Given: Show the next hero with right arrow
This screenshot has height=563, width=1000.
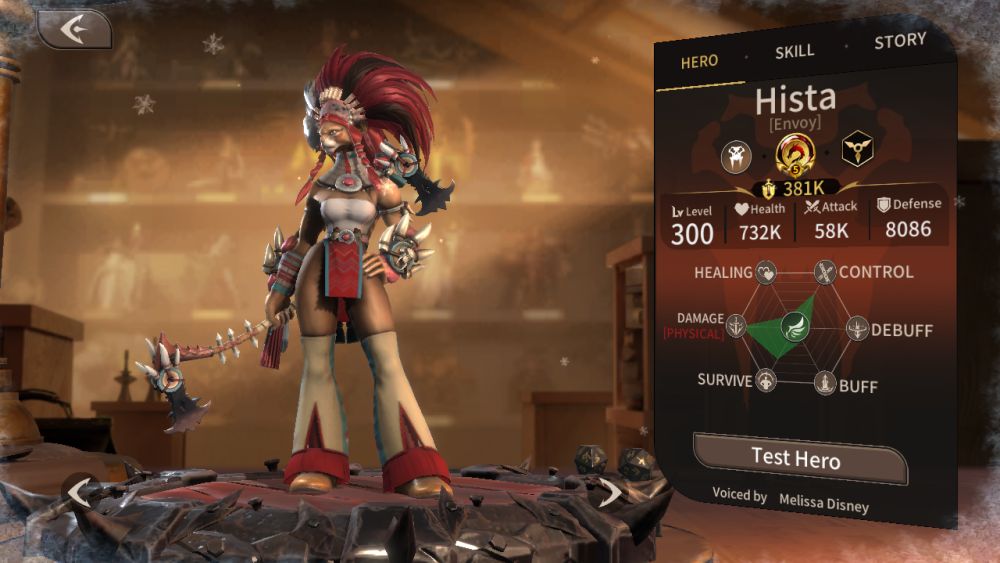Looking at the screenshot, I should point(610,491).
